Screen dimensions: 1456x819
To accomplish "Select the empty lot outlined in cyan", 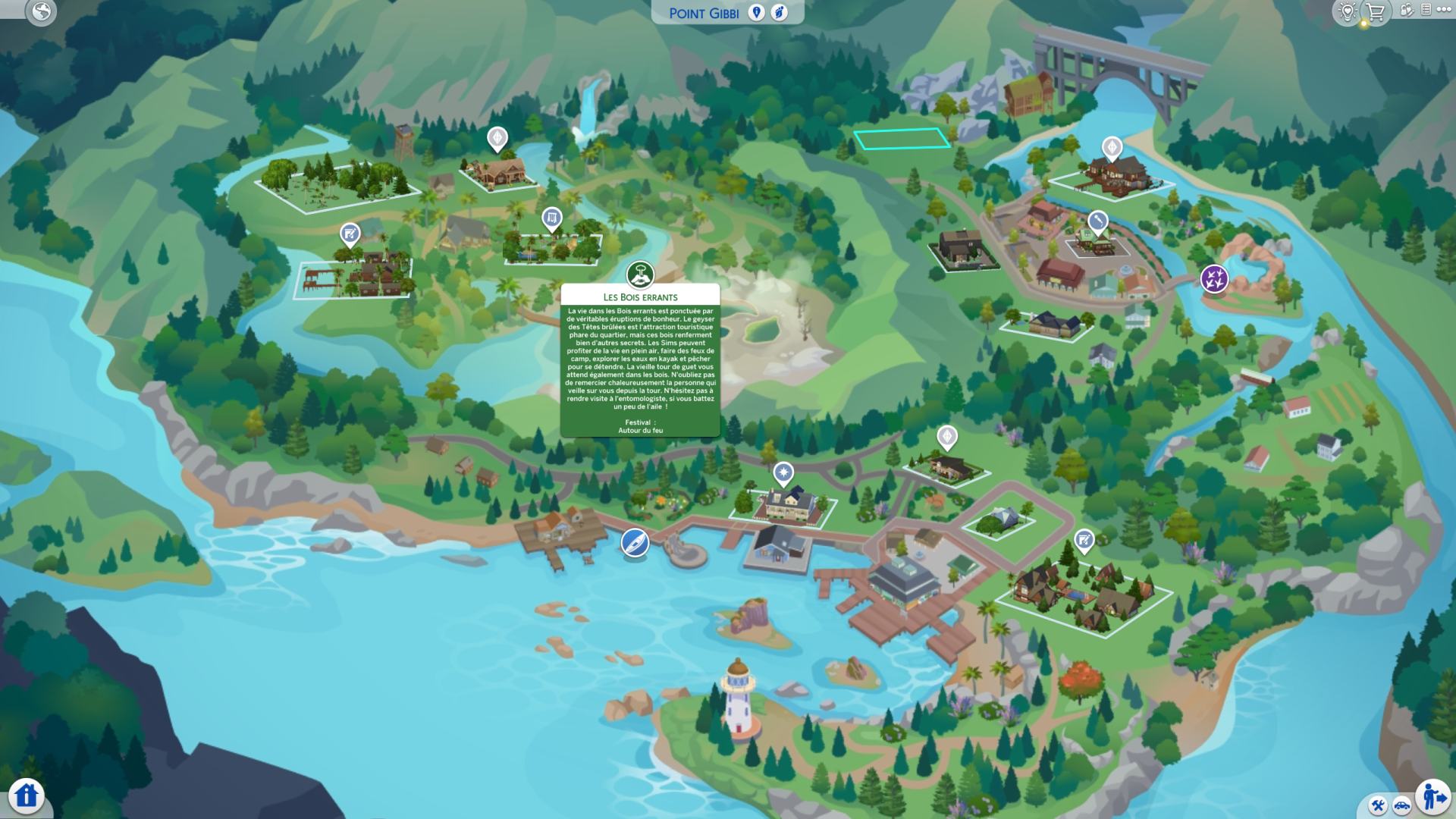I will click(x=902, y=139).
